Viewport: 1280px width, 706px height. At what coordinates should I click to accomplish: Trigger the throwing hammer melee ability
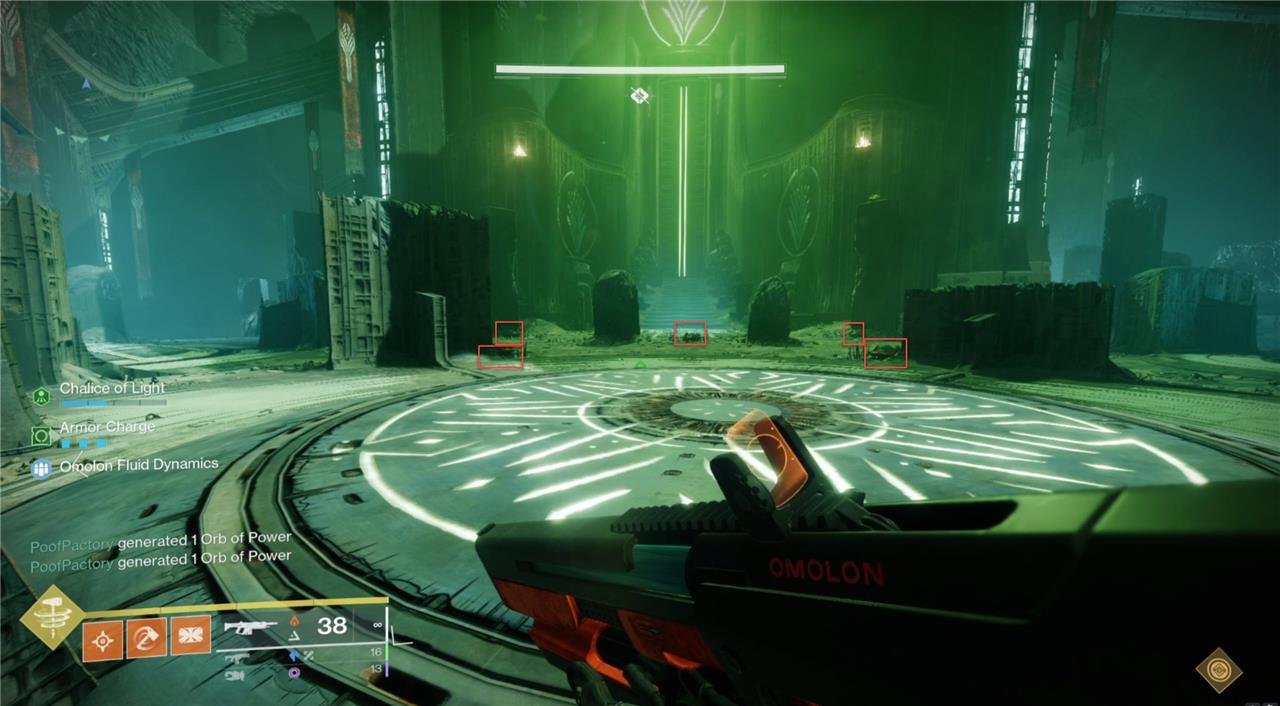tap(146, 637)
